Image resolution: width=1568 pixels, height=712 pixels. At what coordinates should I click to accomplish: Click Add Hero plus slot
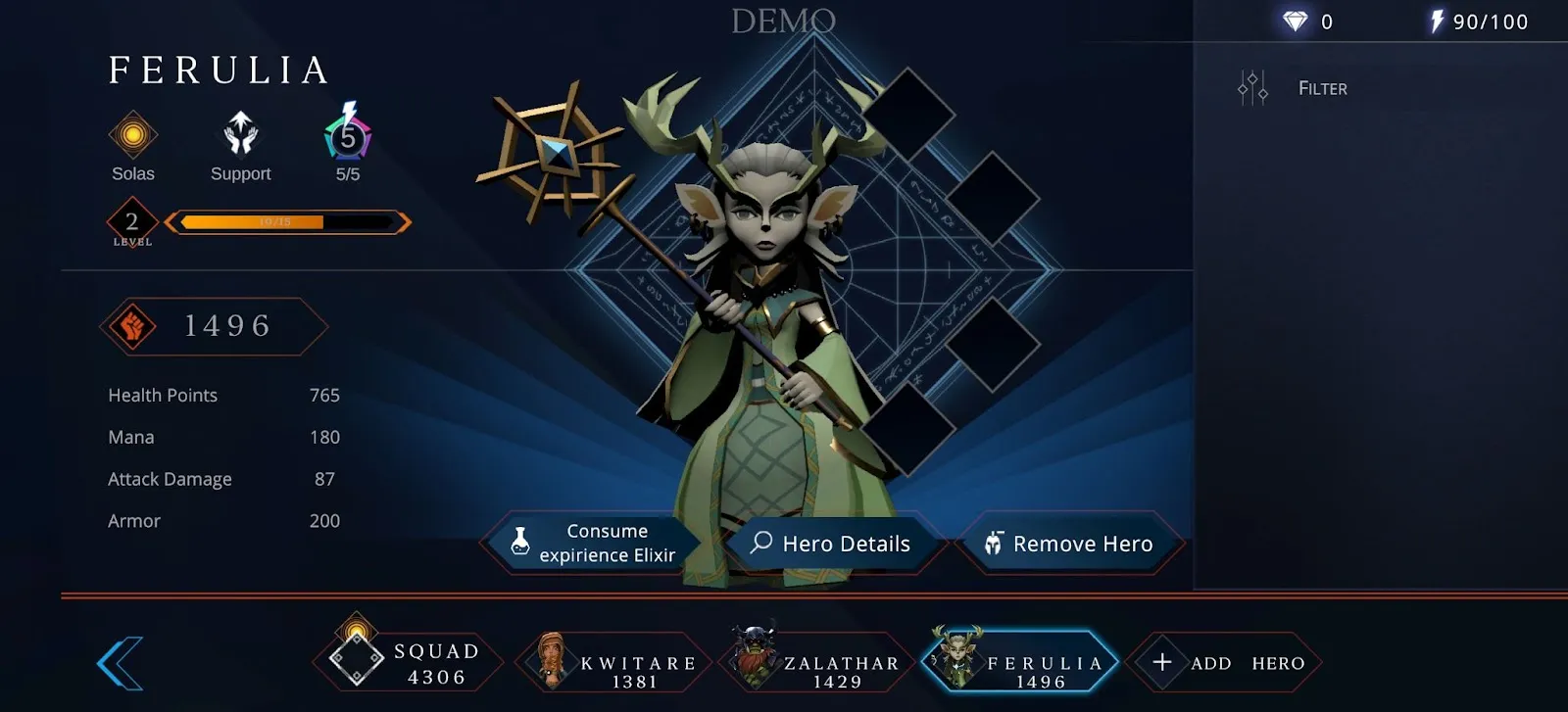[1225, 662]
